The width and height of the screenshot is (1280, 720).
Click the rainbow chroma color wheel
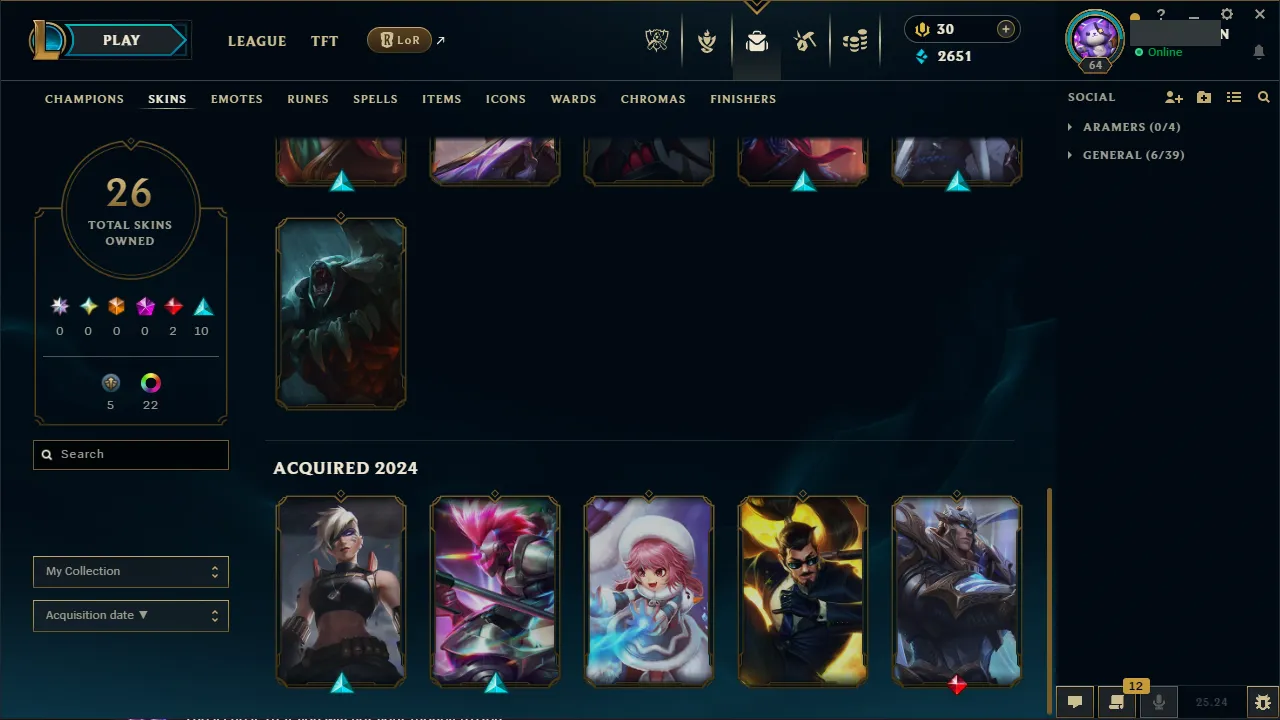(150, 382)
